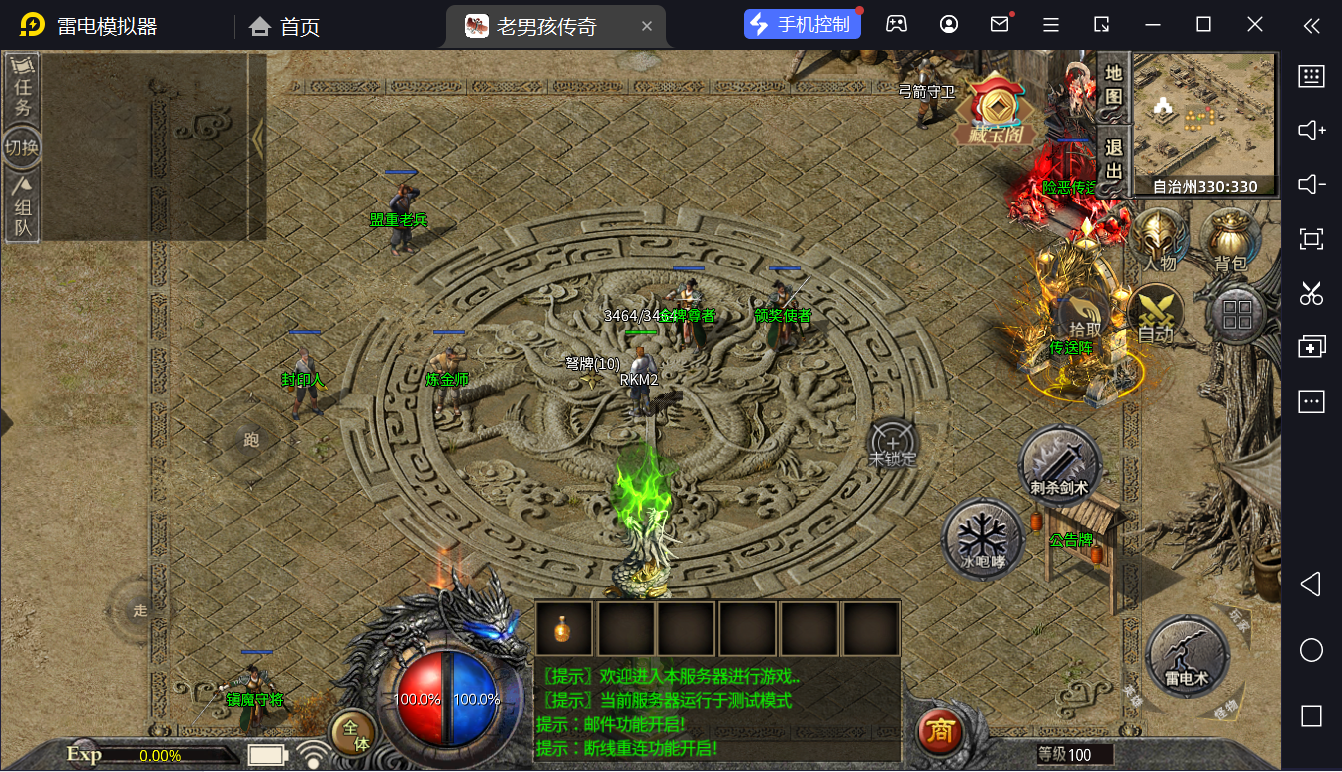Open the 背包 backpack
The width and height of the screenshot is (1342, 772).
pos(1230,241)
